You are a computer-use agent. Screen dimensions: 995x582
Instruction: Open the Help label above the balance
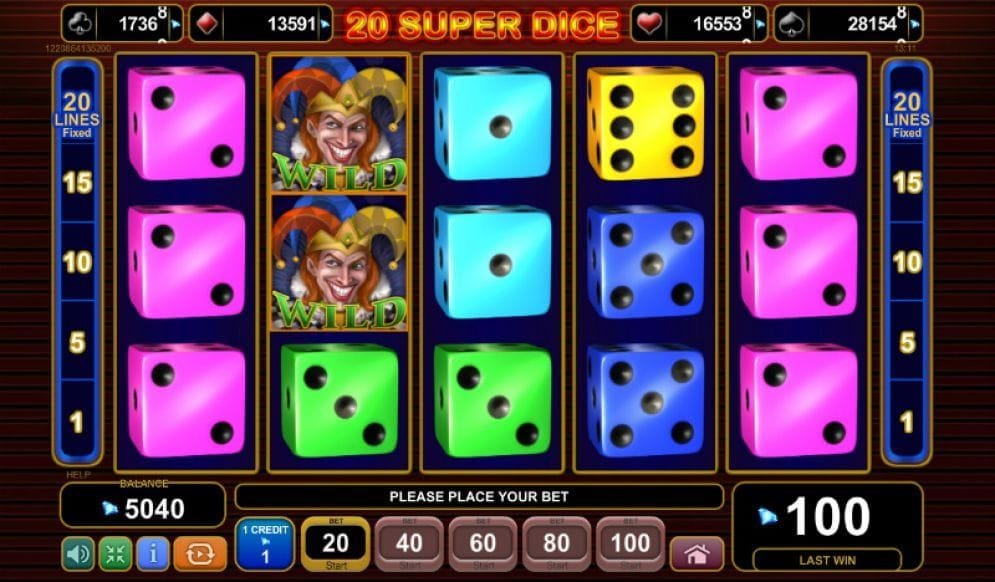tap(78, 475)
